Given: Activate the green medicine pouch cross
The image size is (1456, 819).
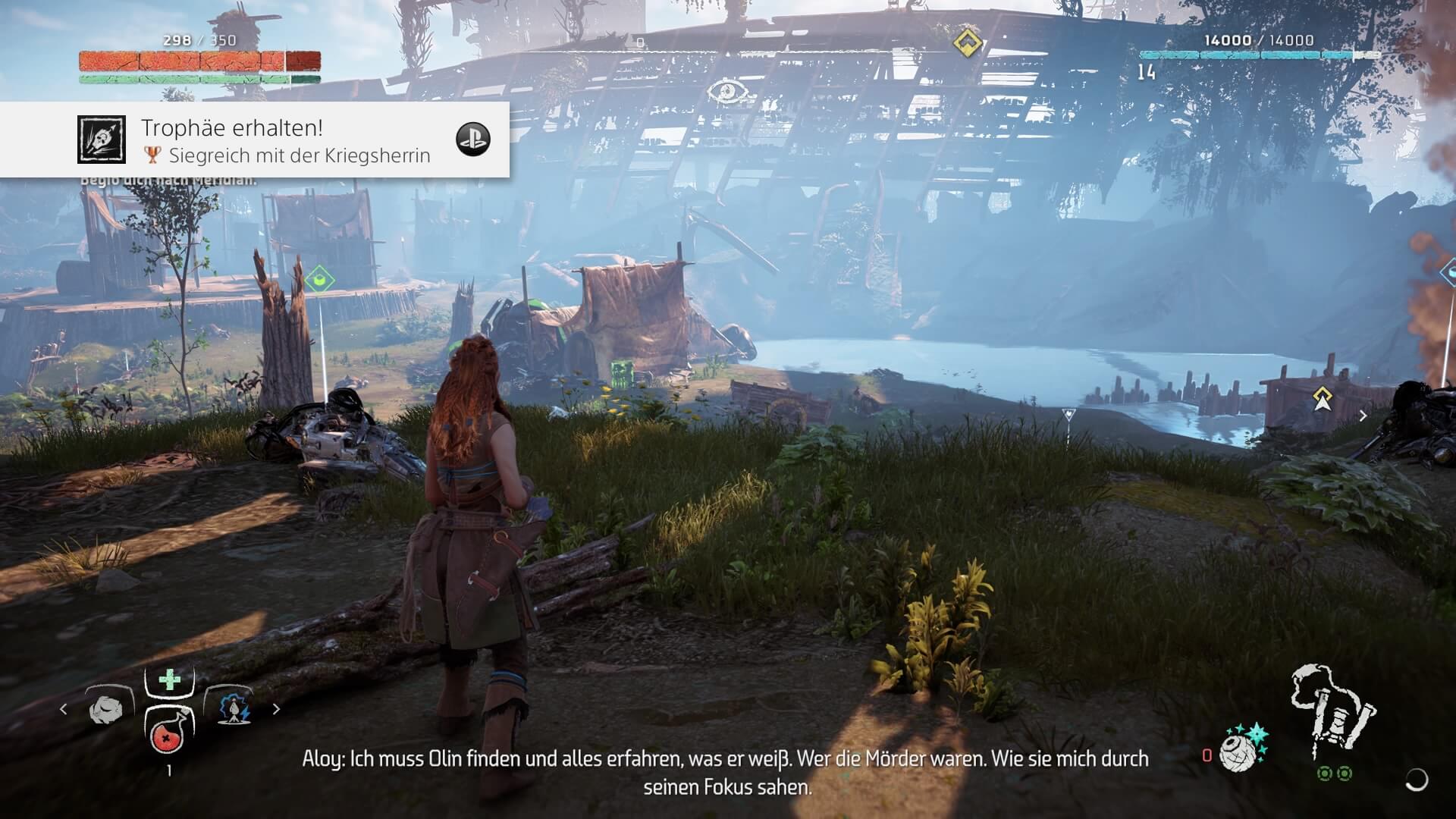Looking at the screenshot, I should coord(169,679).
